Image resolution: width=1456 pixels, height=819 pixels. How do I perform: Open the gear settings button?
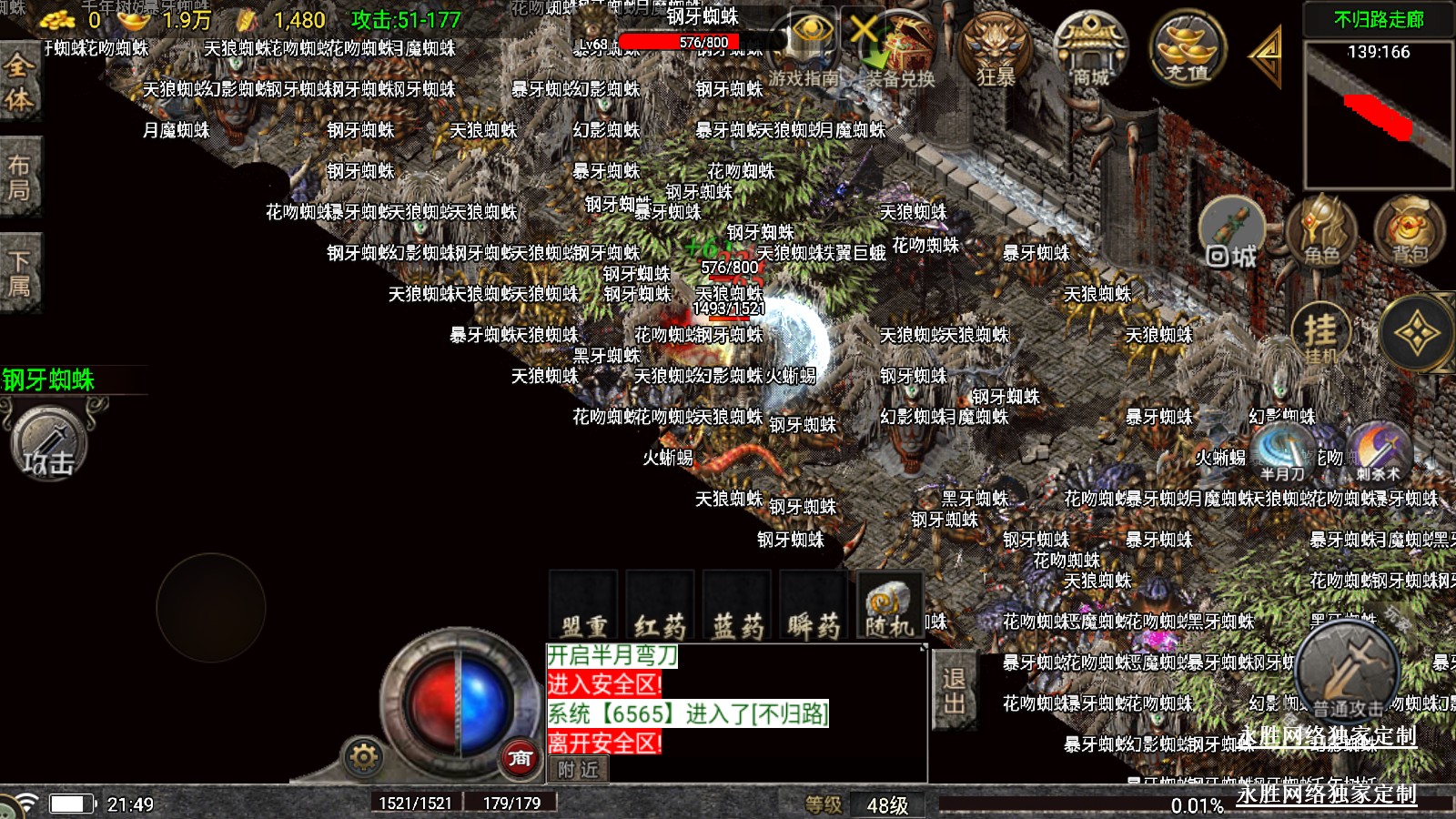pyautogui.click(x=363, y=756)
